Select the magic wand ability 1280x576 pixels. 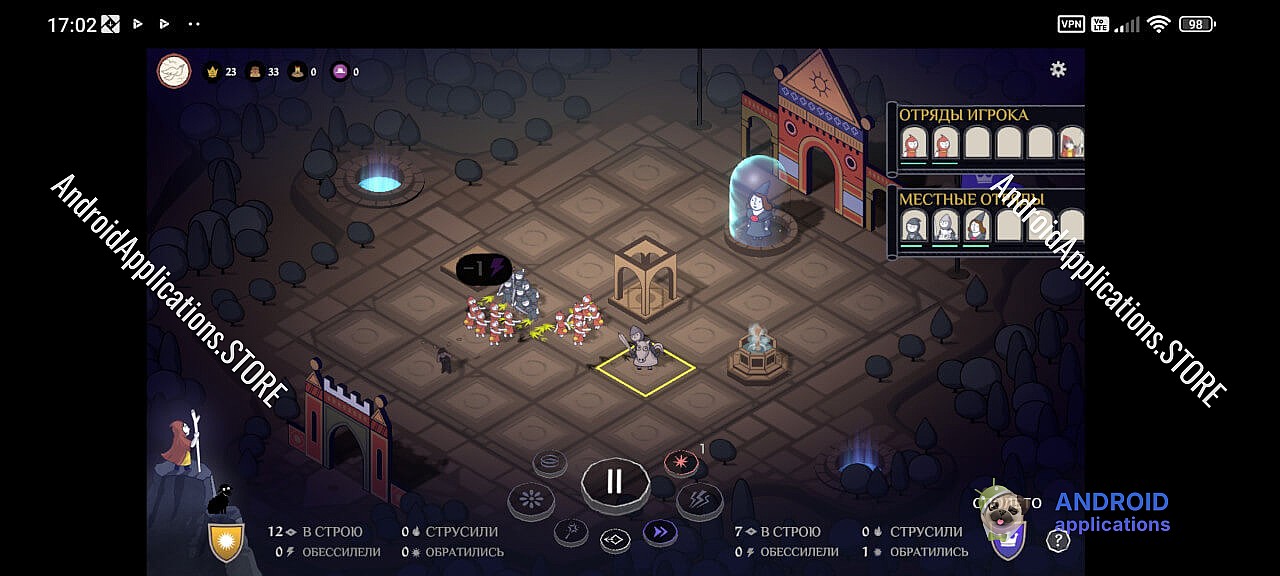click(571, 531)
